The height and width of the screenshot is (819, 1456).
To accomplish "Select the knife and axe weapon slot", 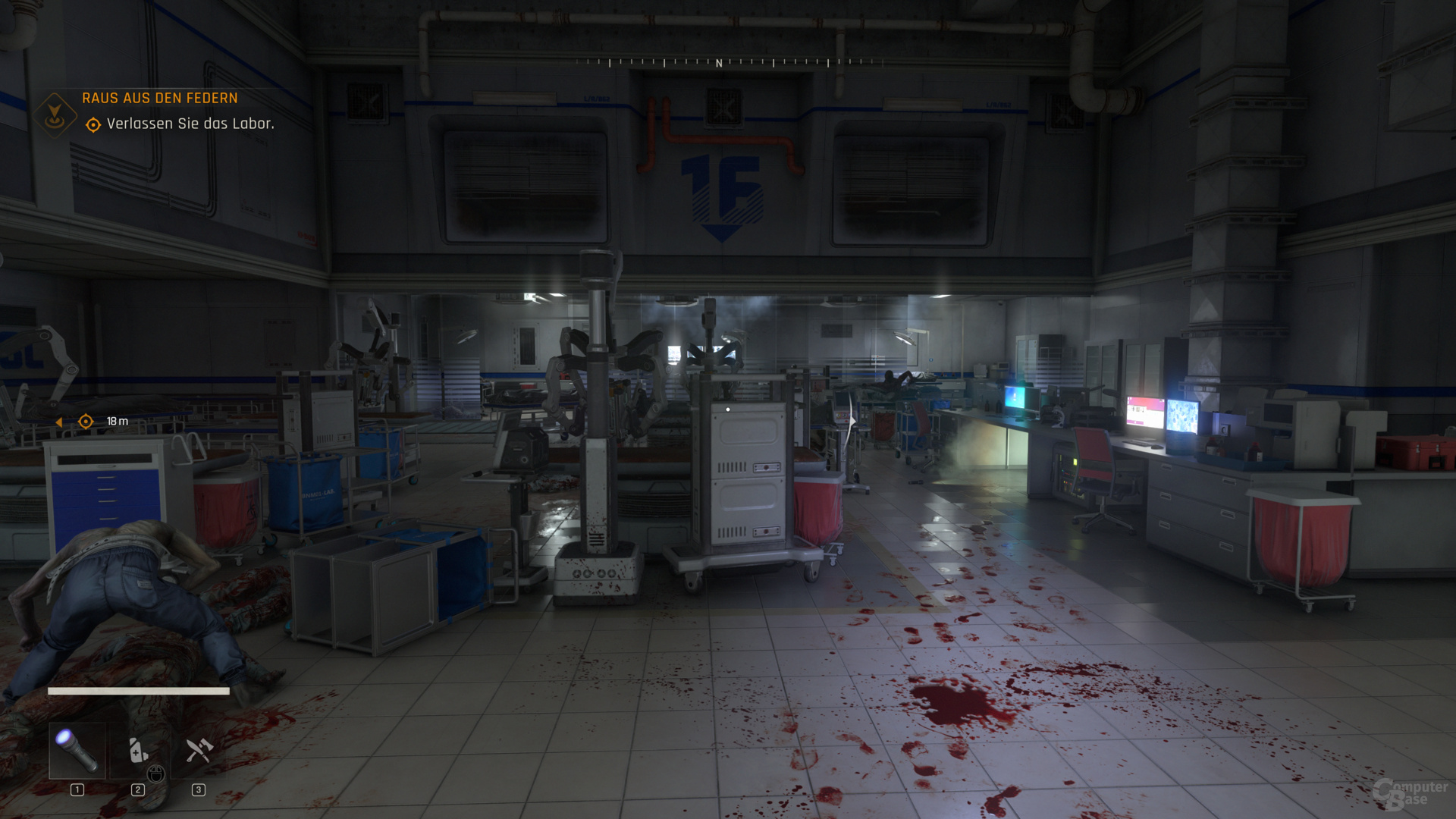I will [x=199, y=750].
